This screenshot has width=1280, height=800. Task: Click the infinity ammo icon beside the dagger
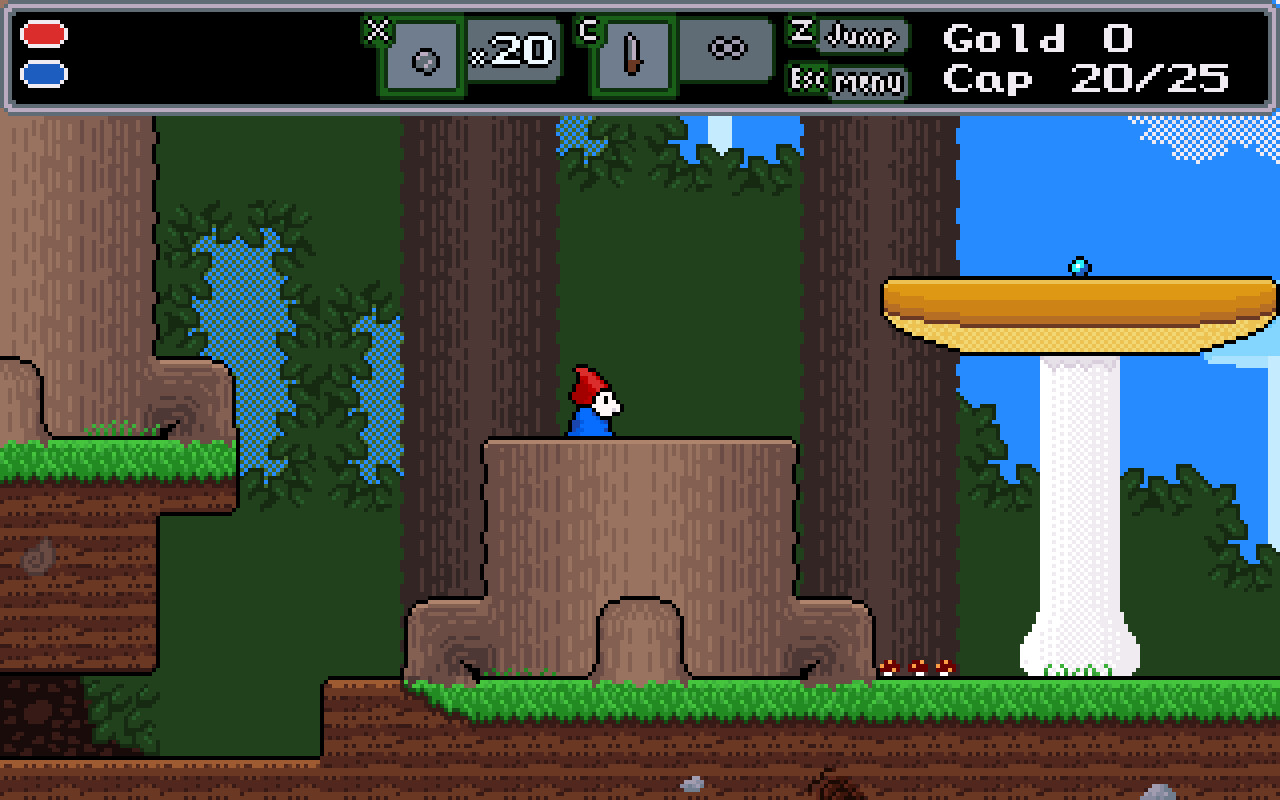[729, 46]
